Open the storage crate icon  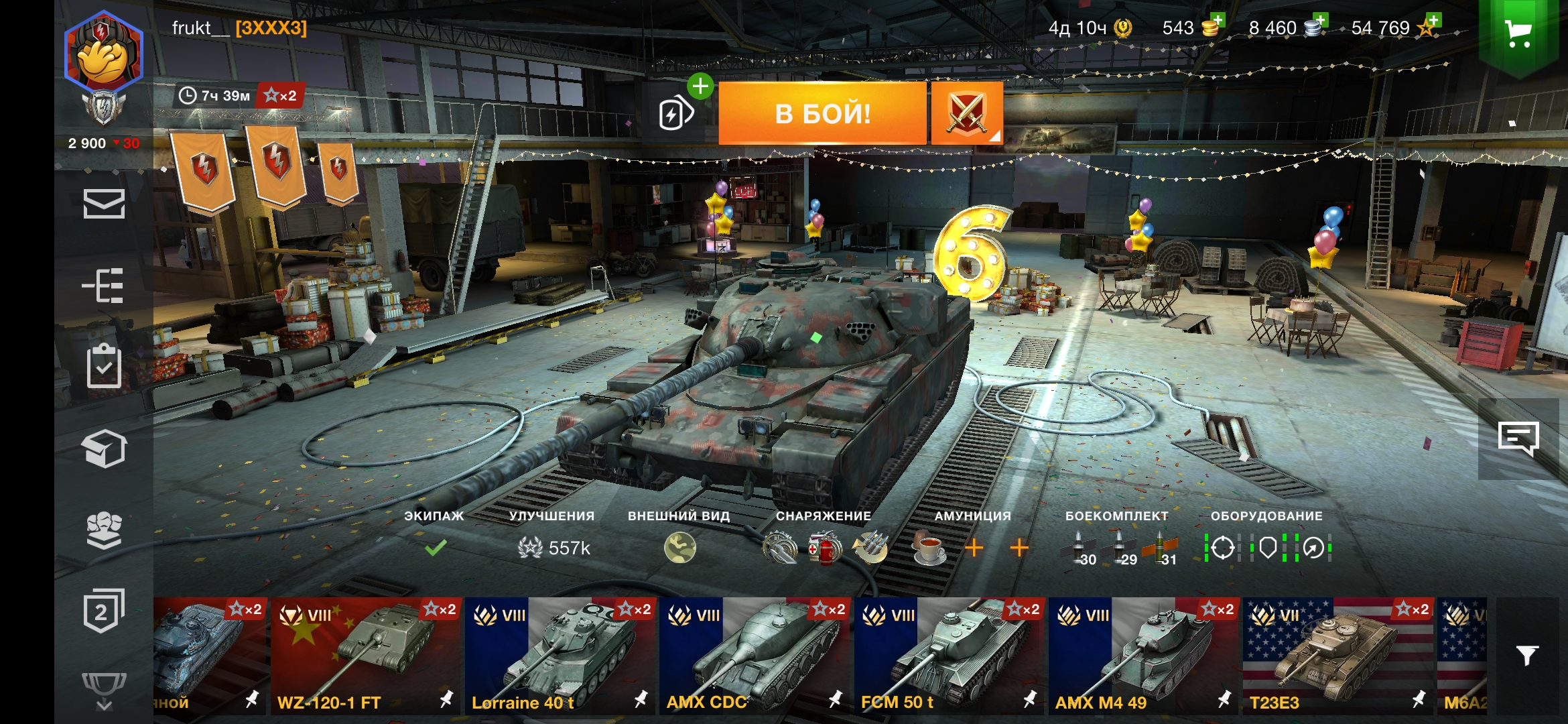tap(104, 448)
